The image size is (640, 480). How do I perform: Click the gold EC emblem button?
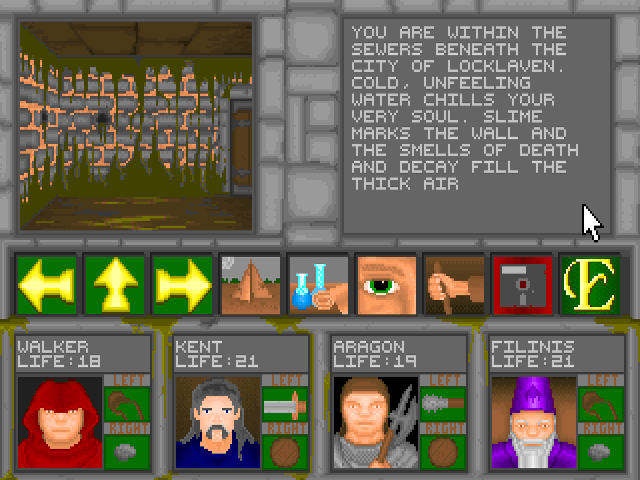coord(590,285)
